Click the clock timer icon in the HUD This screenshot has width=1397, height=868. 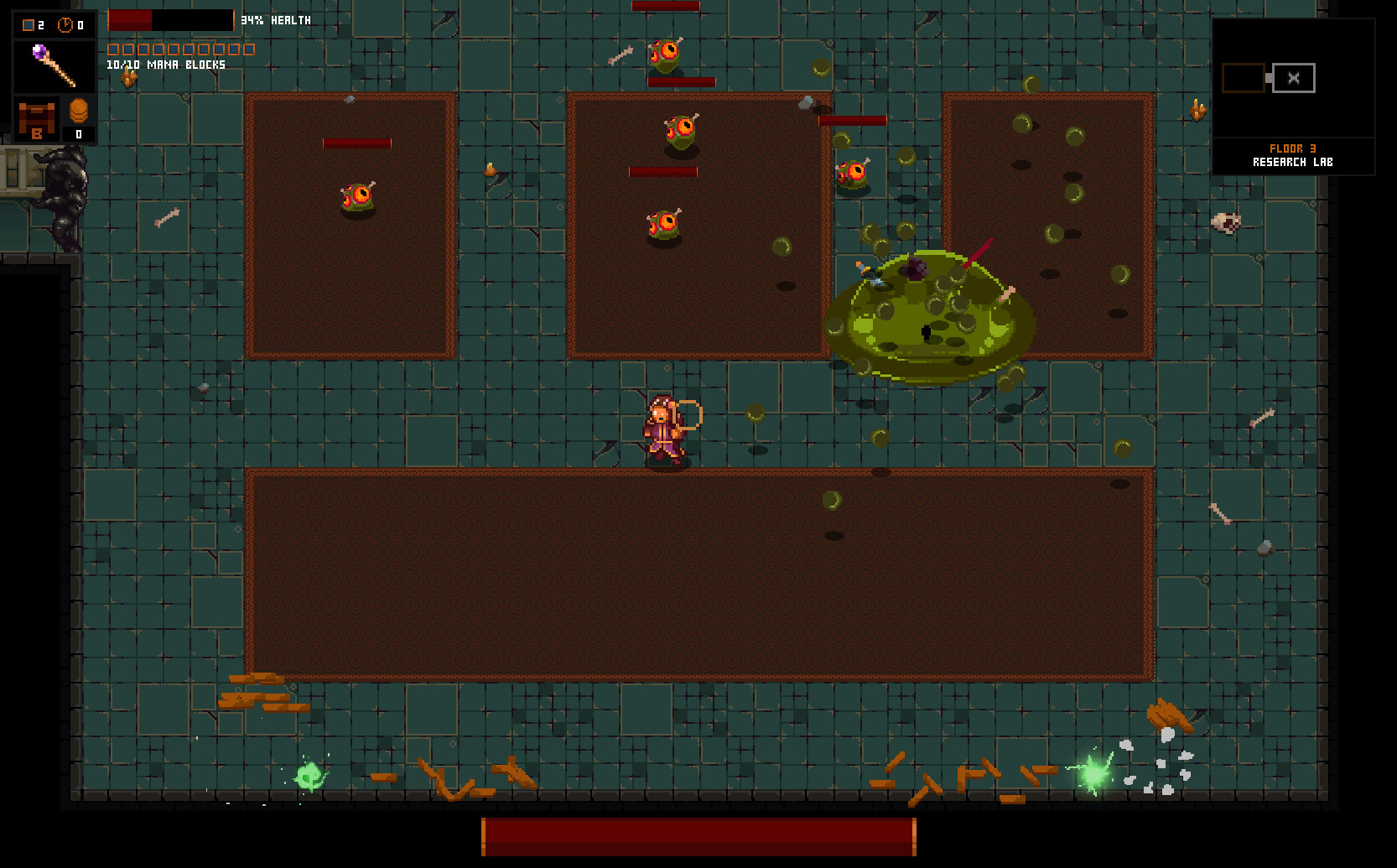point(66,25)
